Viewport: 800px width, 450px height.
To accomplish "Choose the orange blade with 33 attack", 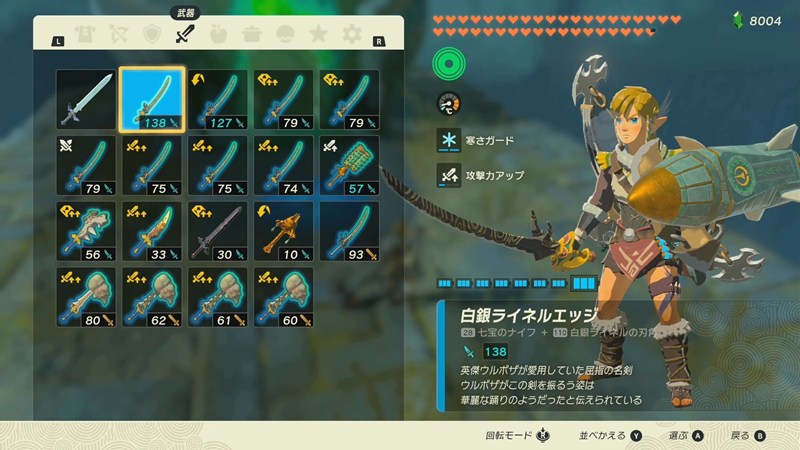I will [x=152, y=231].
